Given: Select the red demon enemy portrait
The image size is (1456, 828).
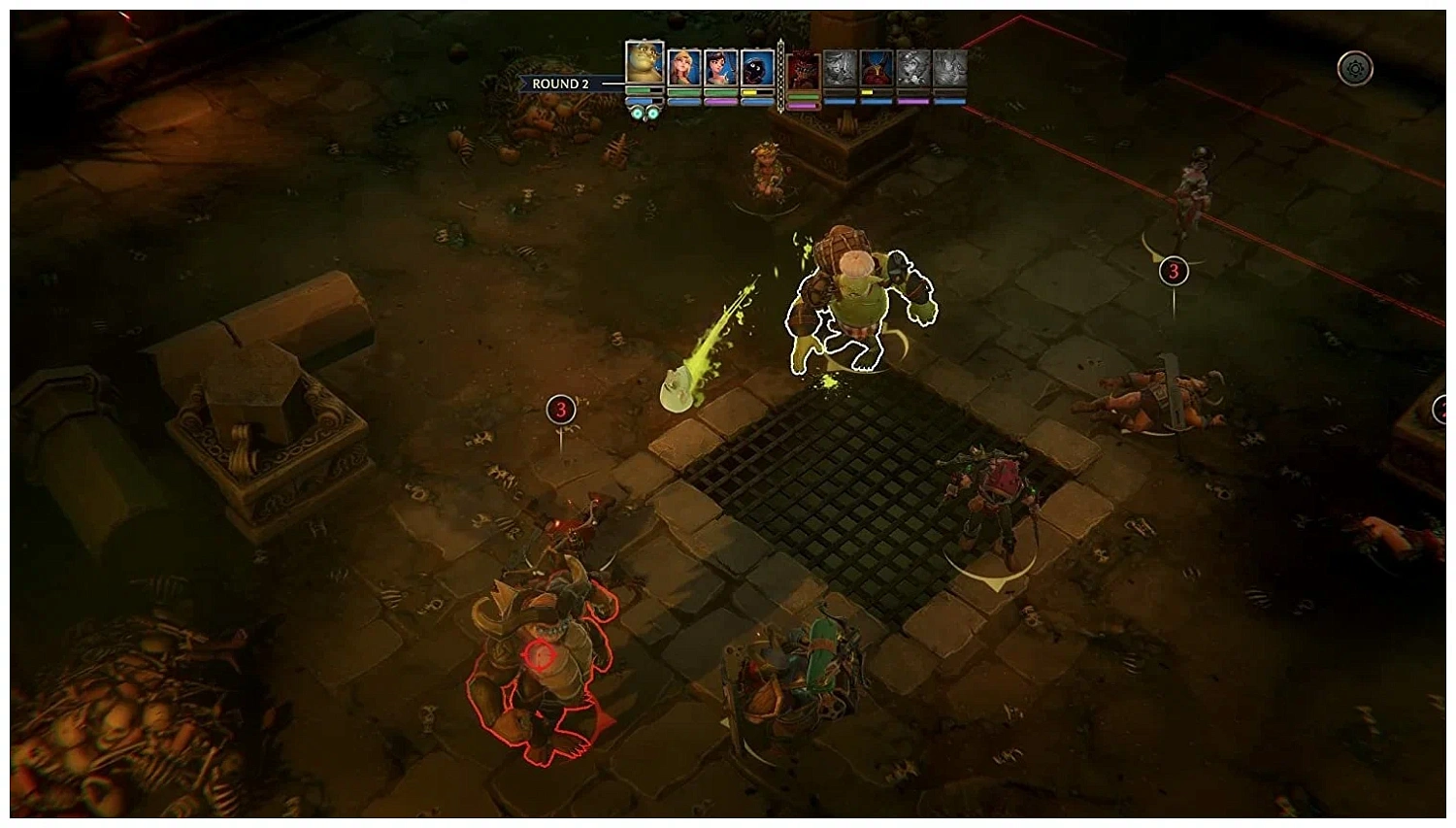Looking at the screenshot, I should click(x=803, y=70).
